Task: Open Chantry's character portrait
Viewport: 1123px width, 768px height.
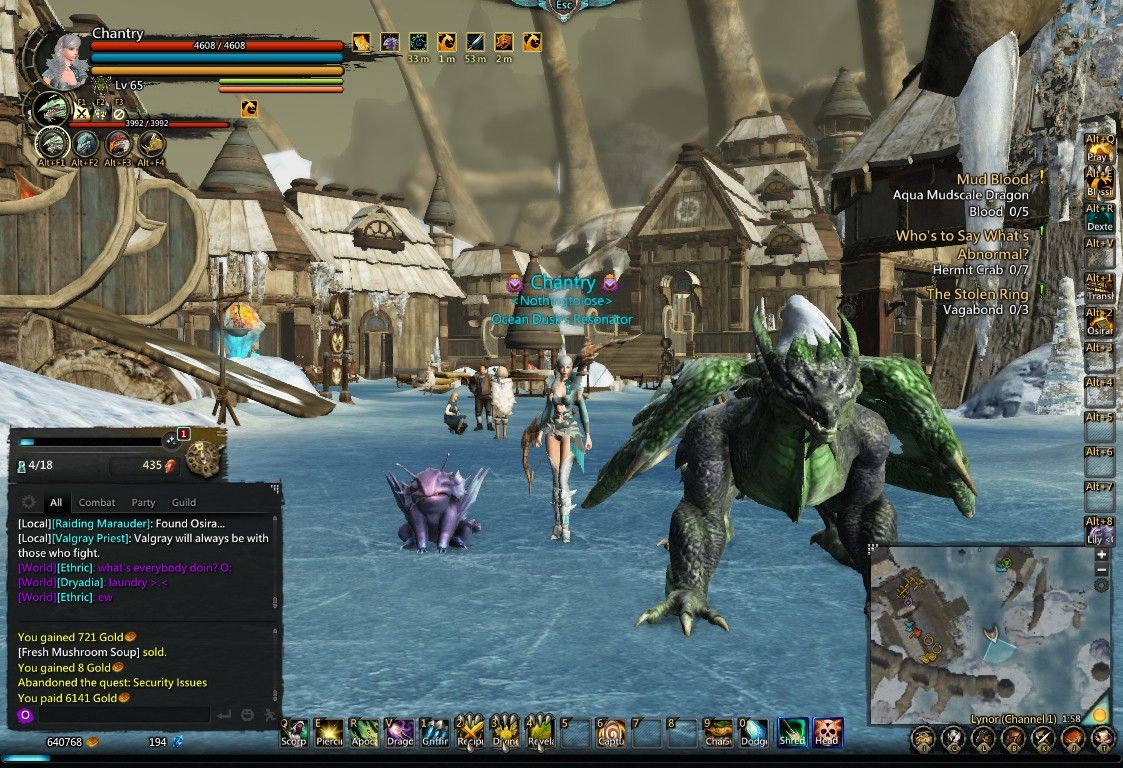Action: [x=66, y=58]
